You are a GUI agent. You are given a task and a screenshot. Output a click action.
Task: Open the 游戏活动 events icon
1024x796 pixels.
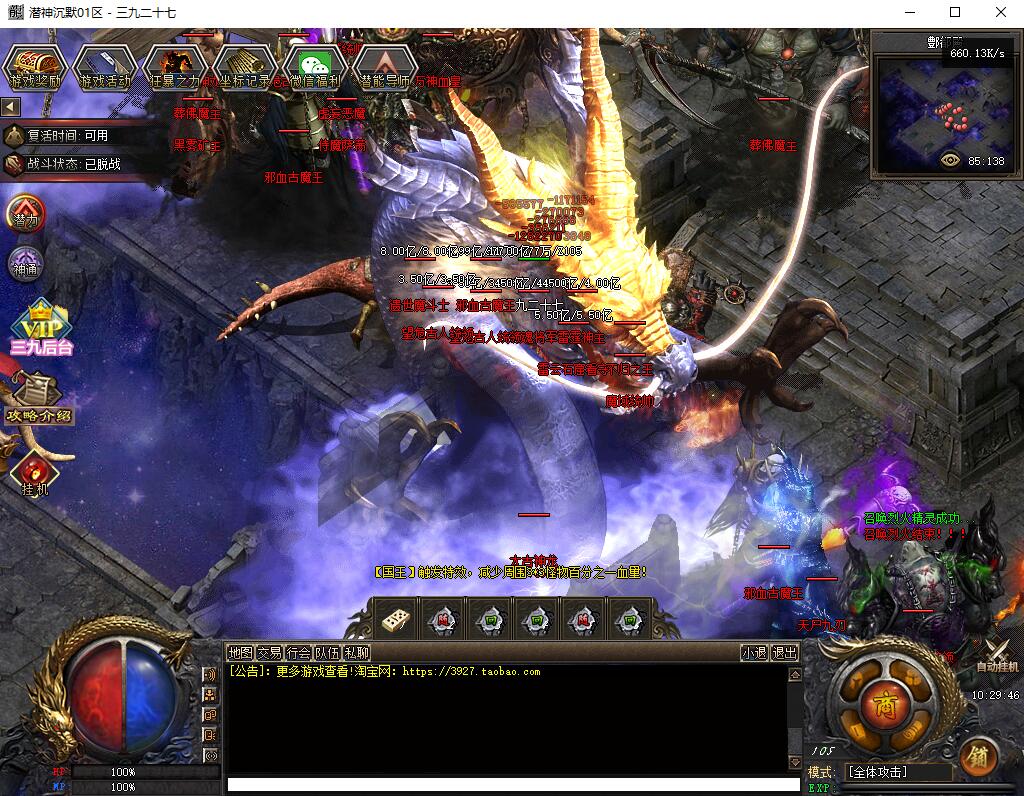point(105,67)
